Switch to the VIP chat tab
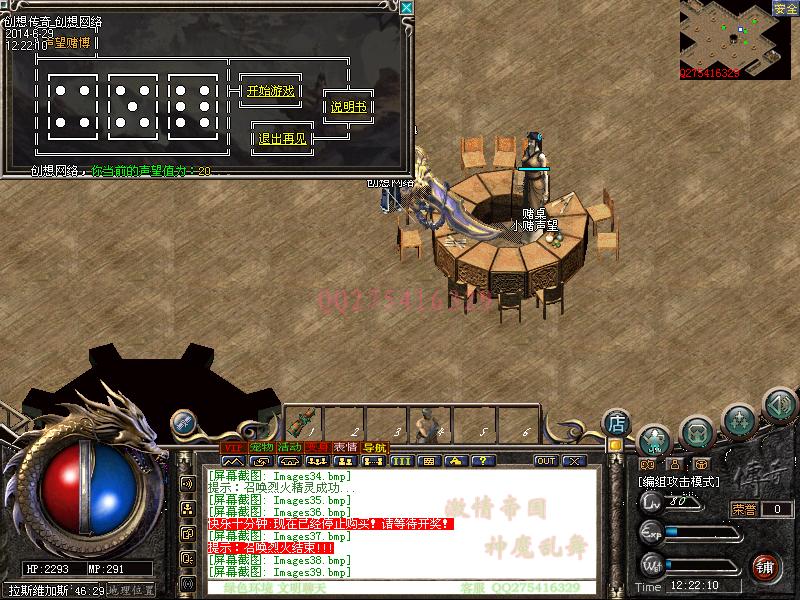 coord(233,446)
